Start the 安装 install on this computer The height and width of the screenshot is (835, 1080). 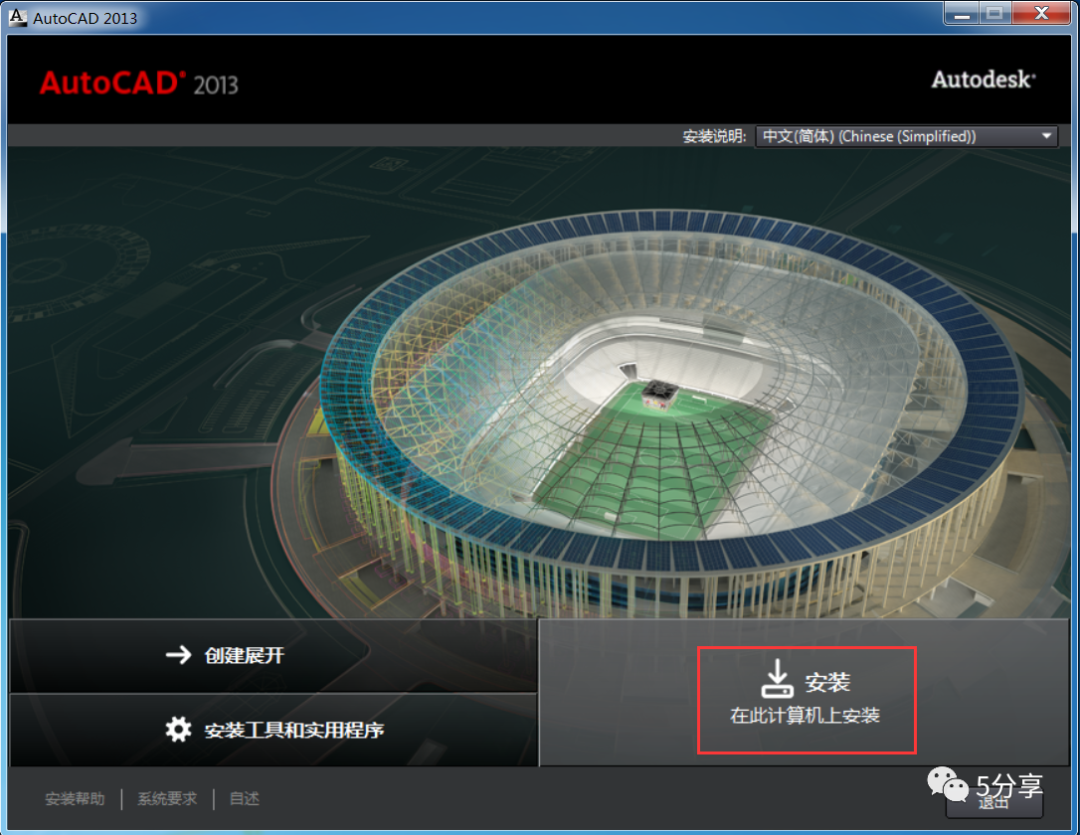point(805,698)
